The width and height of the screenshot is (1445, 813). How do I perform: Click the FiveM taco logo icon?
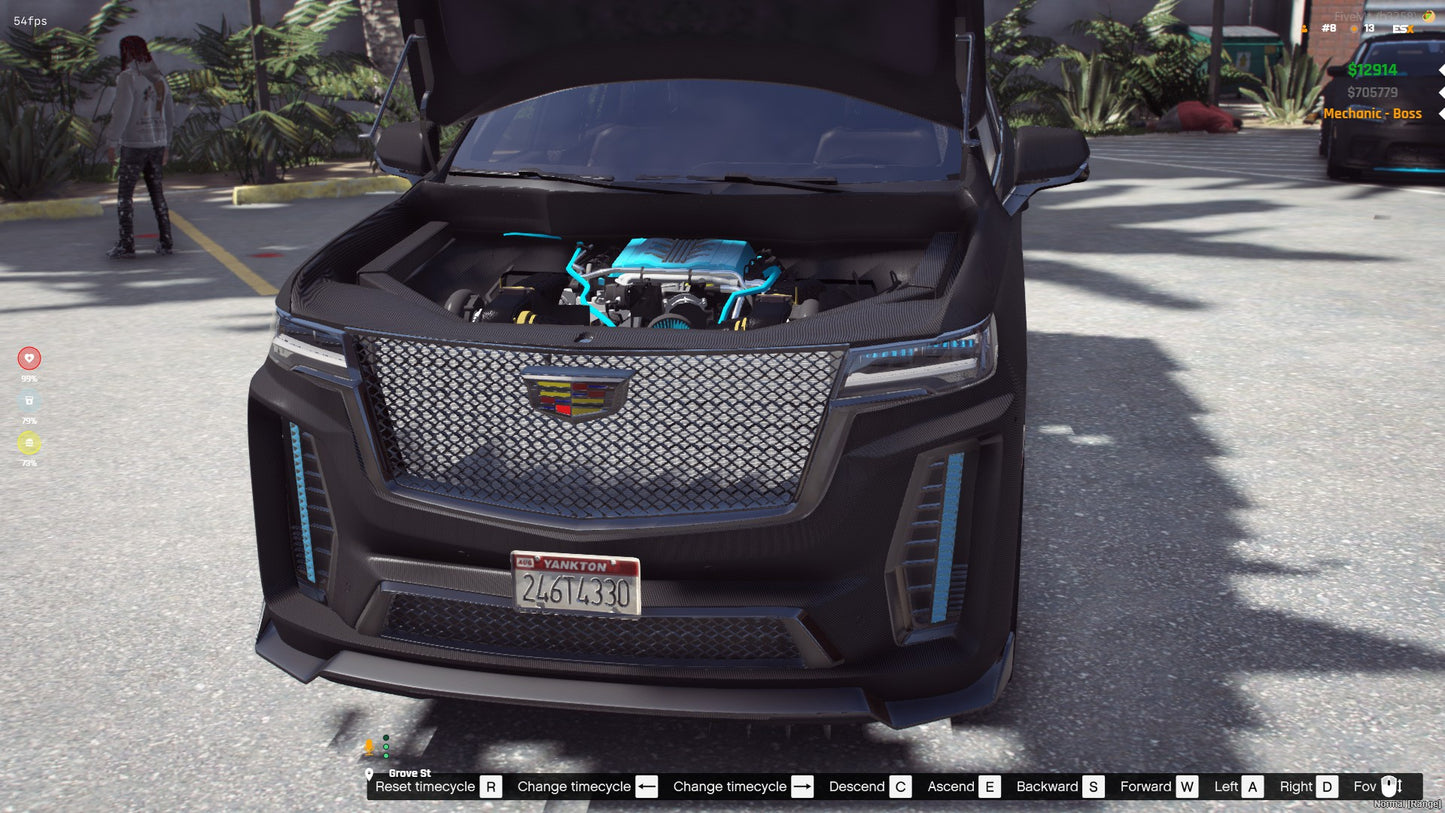[x=1428, y=16]
